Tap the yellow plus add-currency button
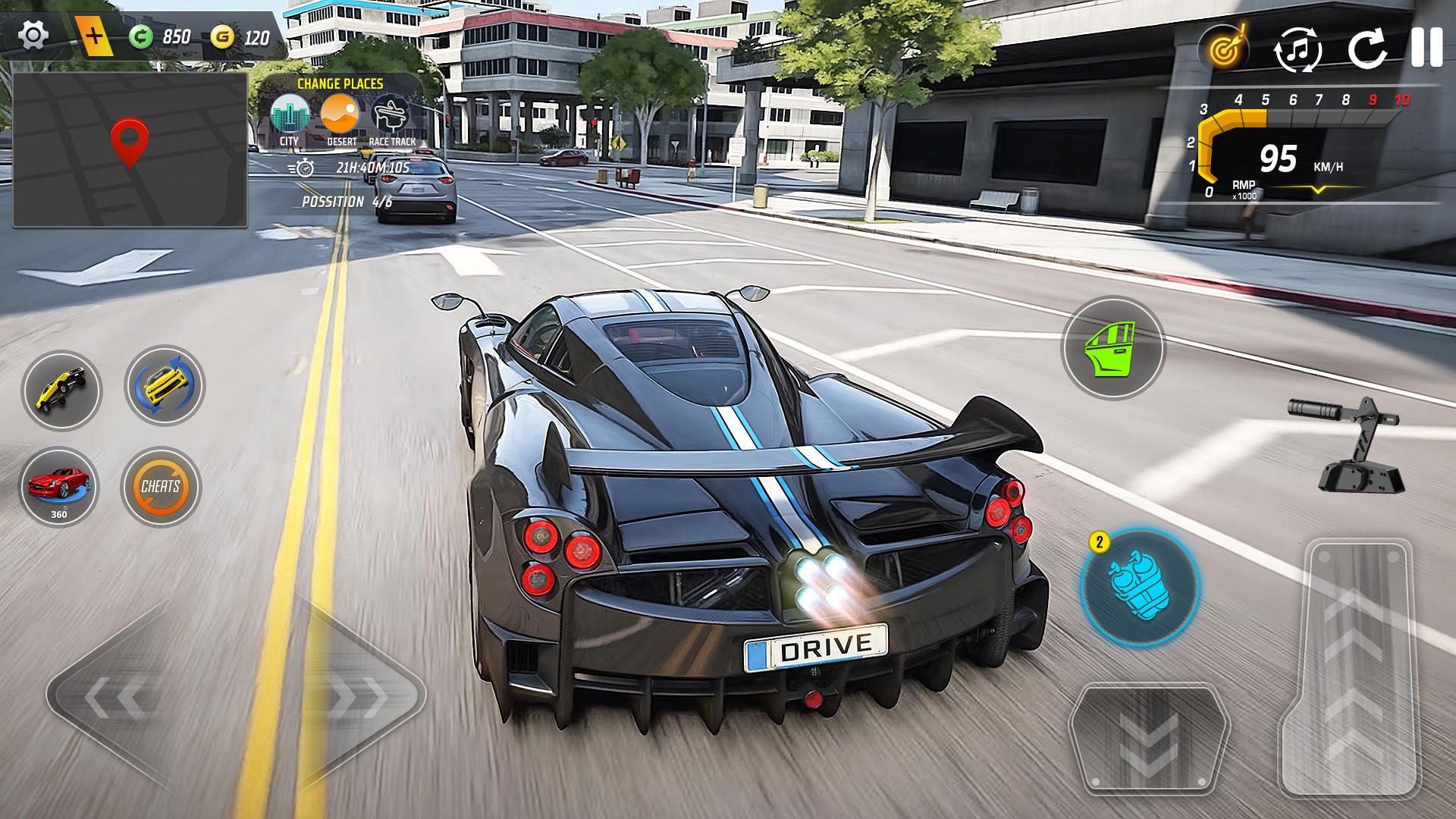The height and width of the screenshot is (819, 1456). (94, 36)
